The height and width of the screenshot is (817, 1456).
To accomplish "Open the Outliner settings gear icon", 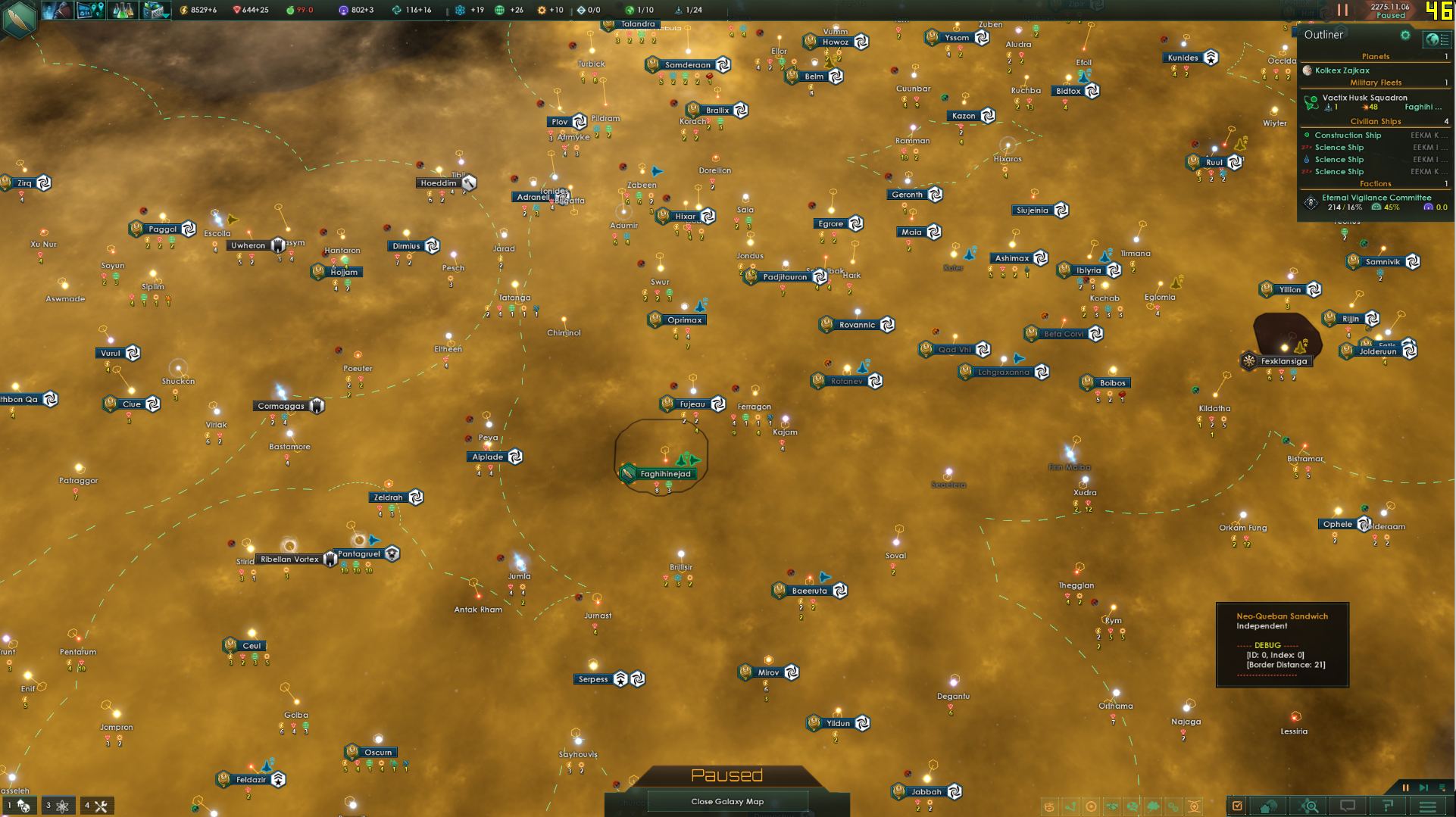I will pyautogui.click(x=1406, y=35).
